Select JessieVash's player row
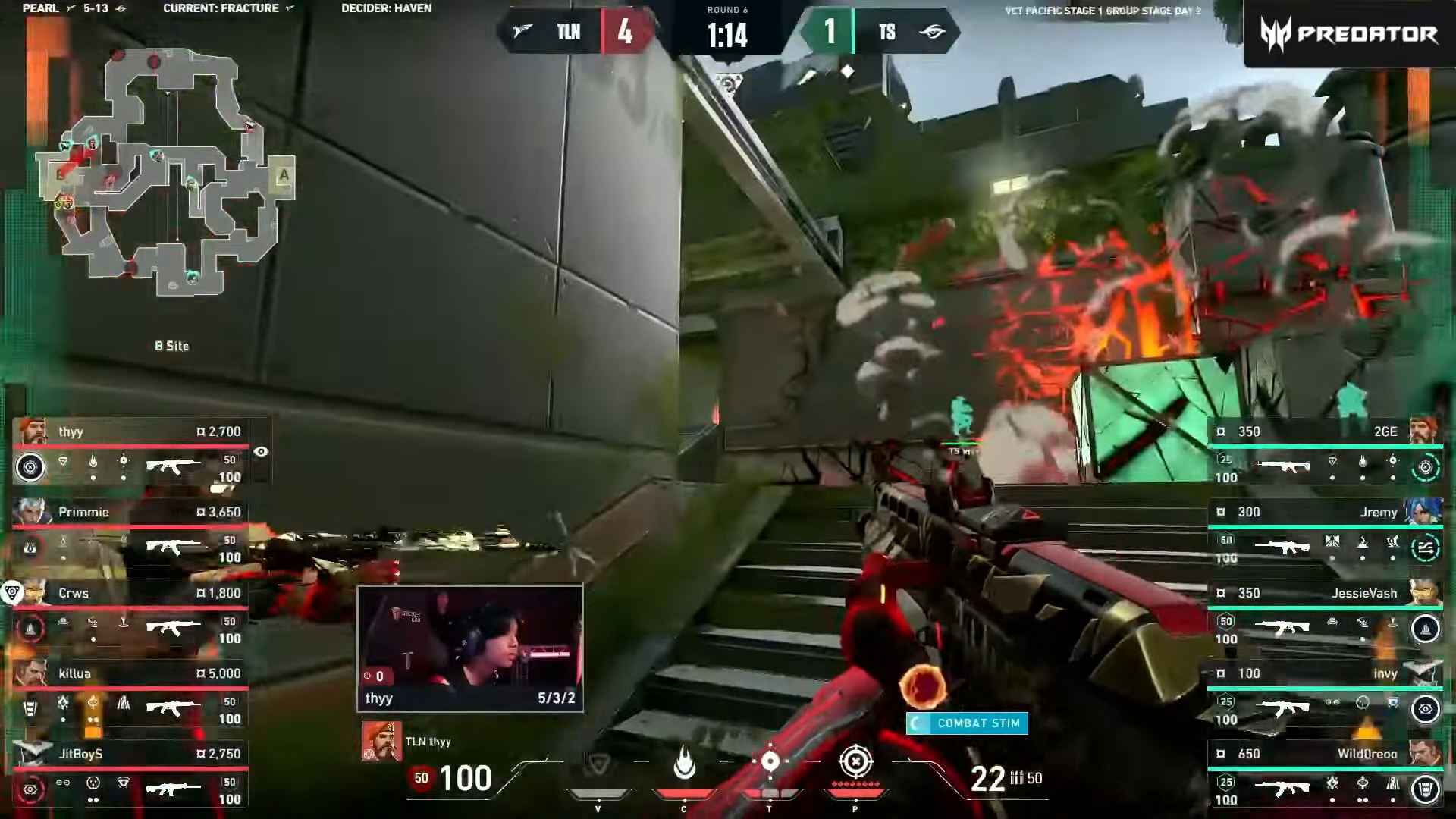This screenshot has height=819, width=1456. (x=1324, y=615)
